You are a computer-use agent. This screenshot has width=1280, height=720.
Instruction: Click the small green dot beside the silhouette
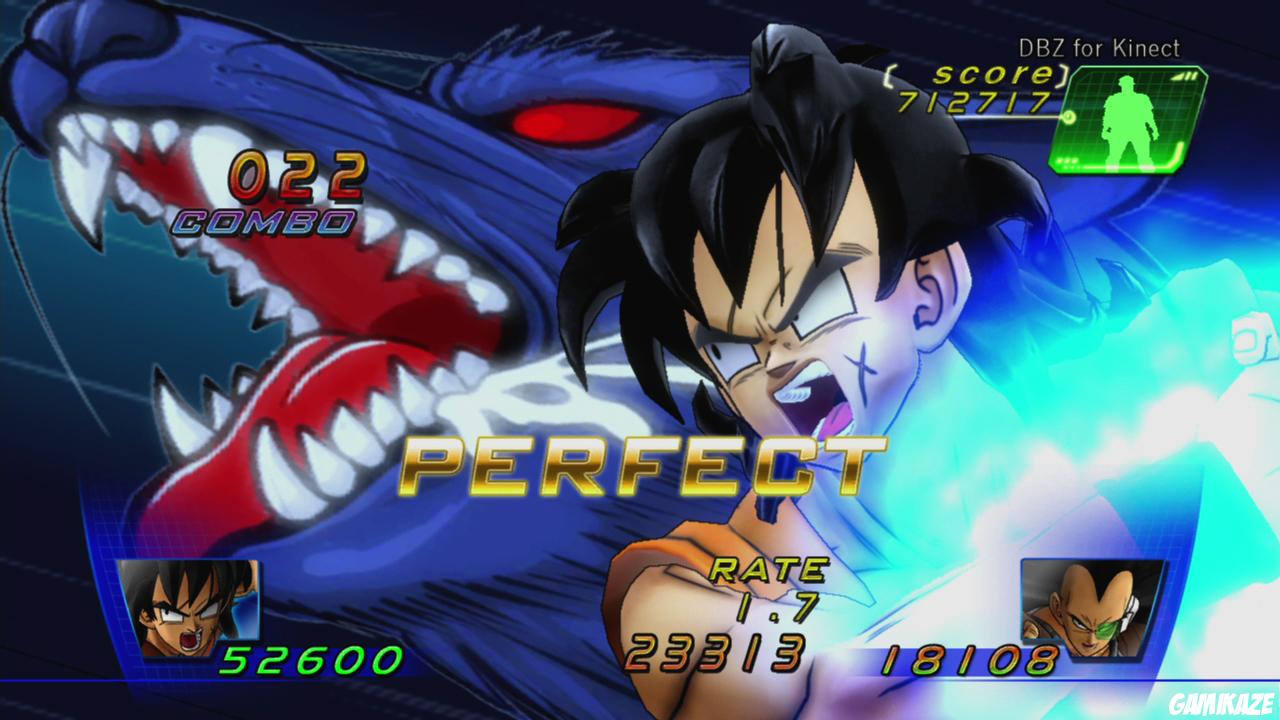[1070, 118]
